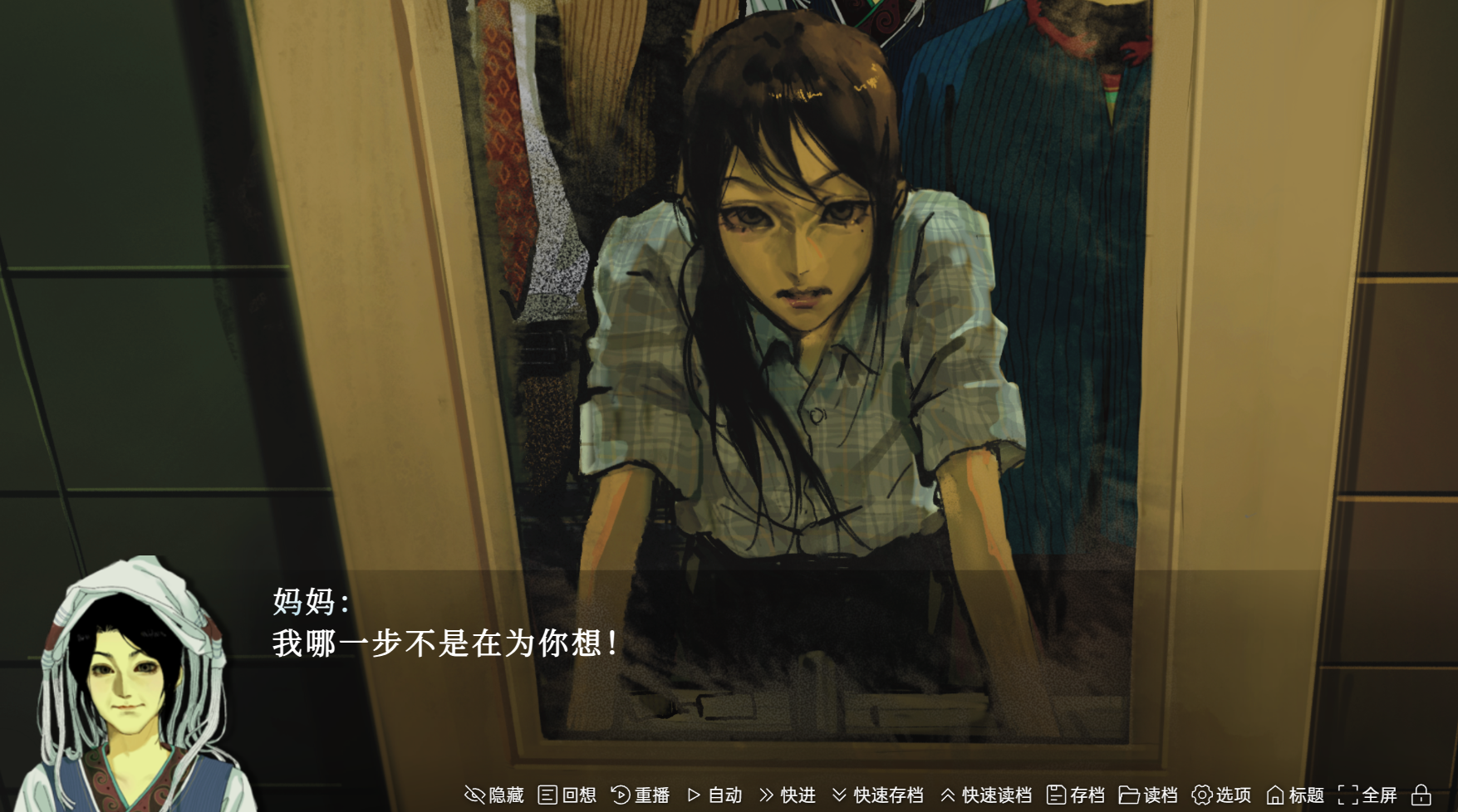Quick load using 快速读档
The height and width of the screenshot is (812, 1458).
(x=985, y=795)
